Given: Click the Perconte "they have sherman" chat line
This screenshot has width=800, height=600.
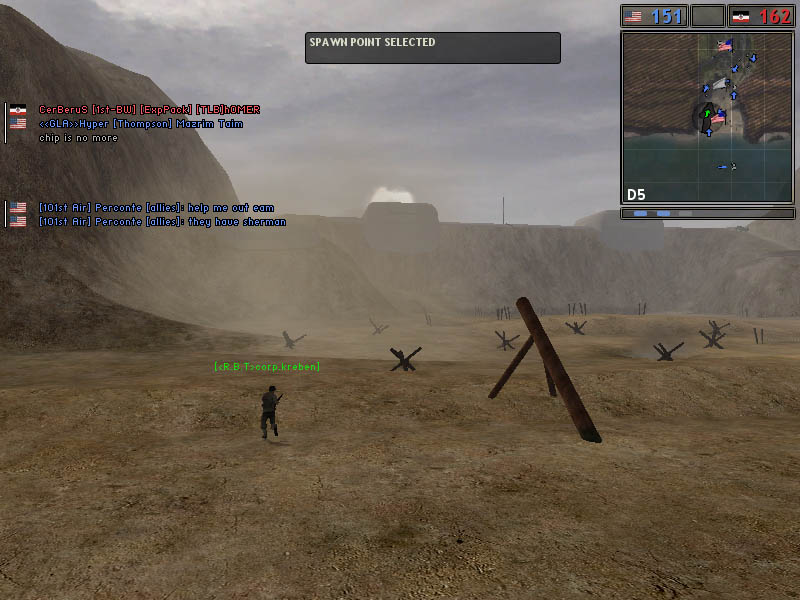Looking at the screenshot, I should 162,222.
